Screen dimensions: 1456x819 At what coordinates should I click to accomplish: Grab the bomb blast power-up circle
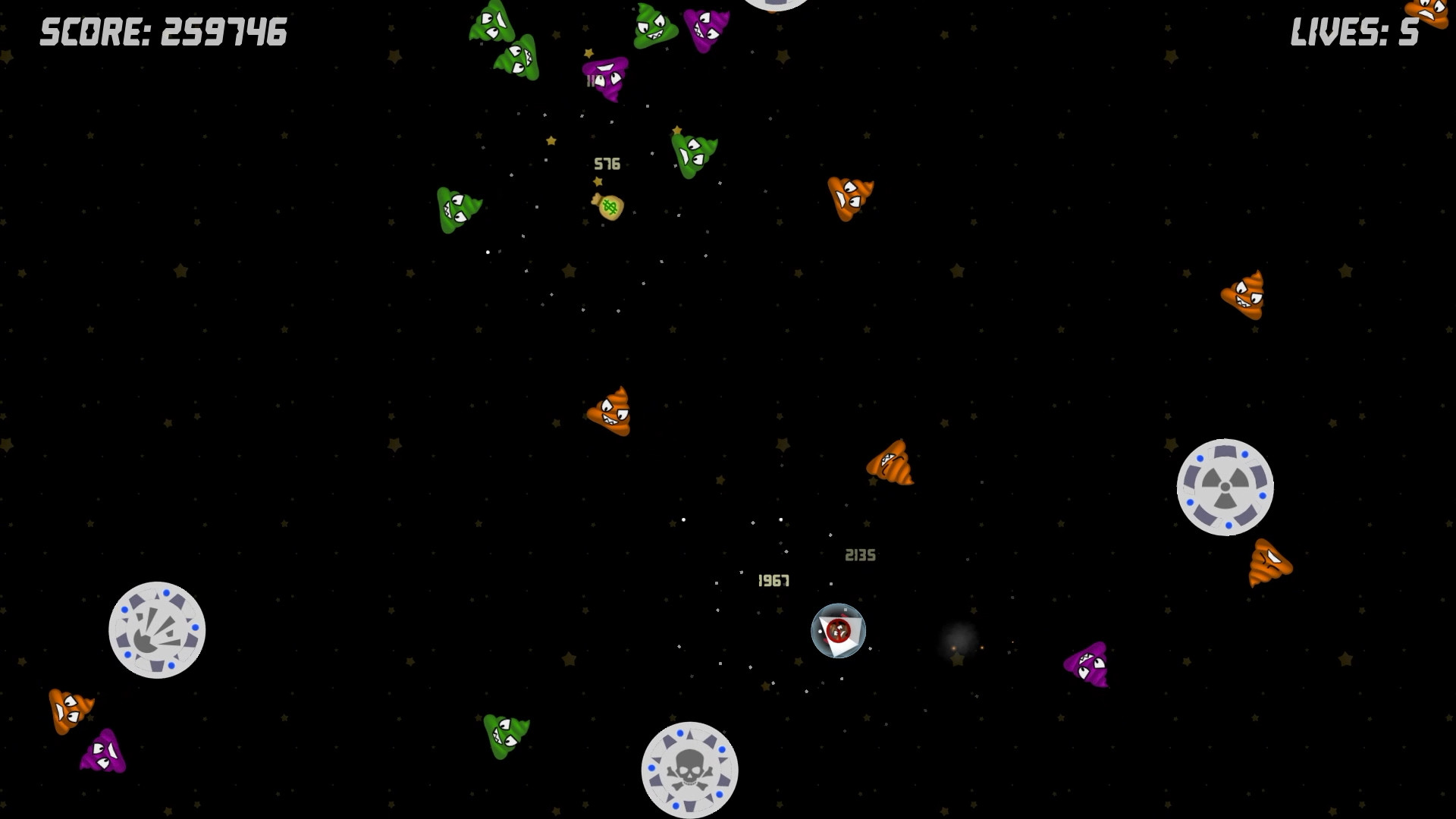pyautogui.click(x=157, y=631)
